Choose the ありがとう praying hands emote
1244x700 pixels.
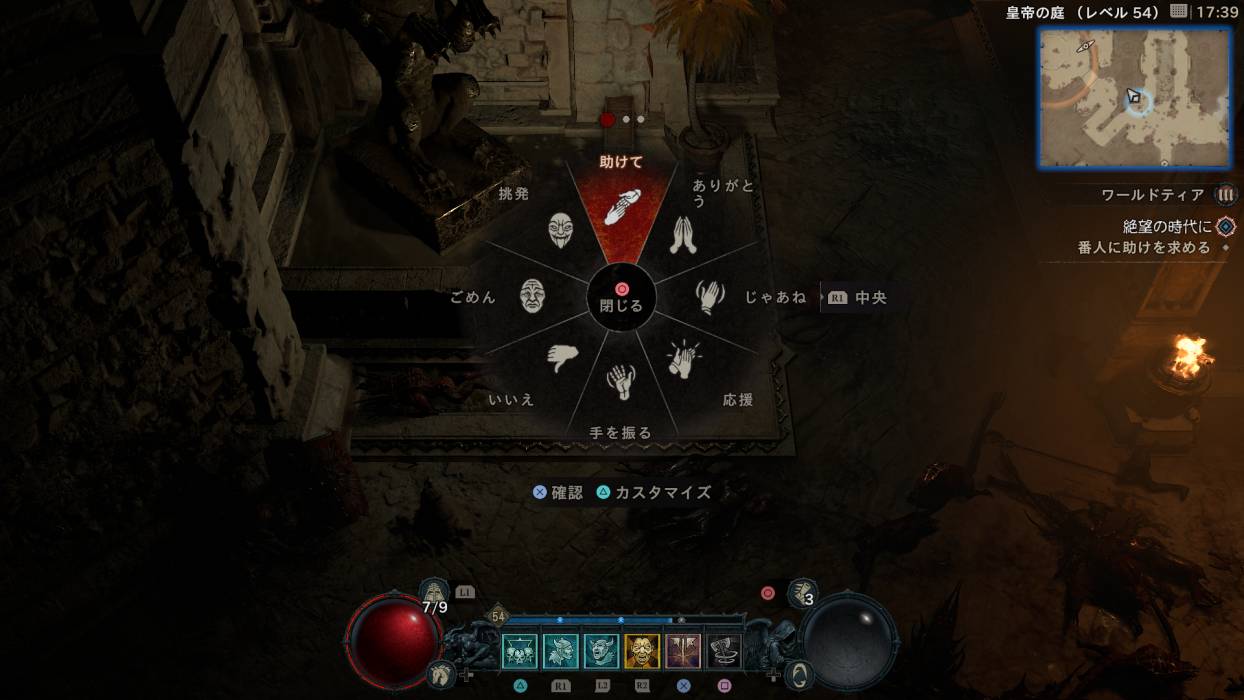click(683, 233)
